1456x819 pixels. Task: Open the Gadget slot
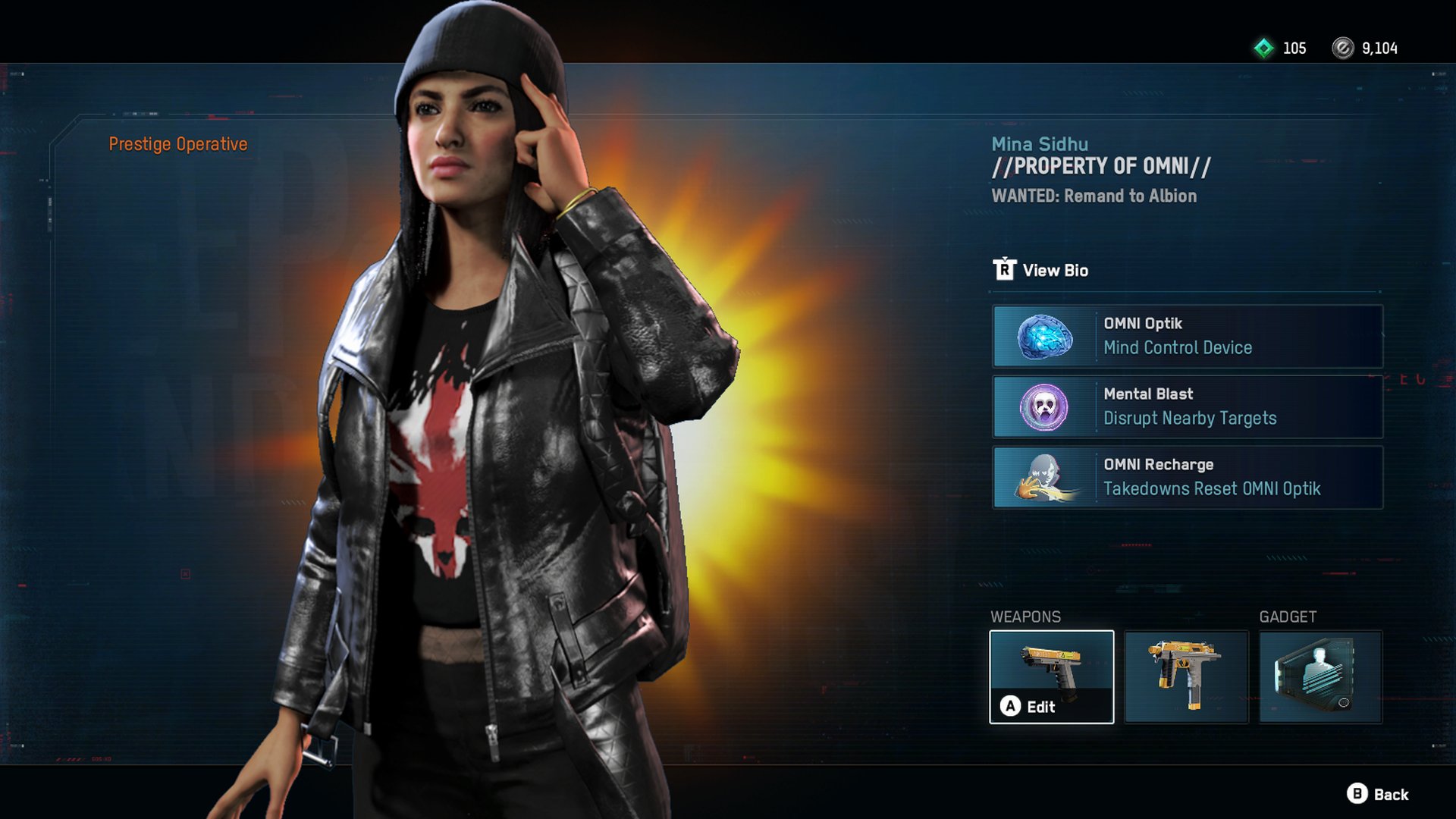coord(1320,677)
